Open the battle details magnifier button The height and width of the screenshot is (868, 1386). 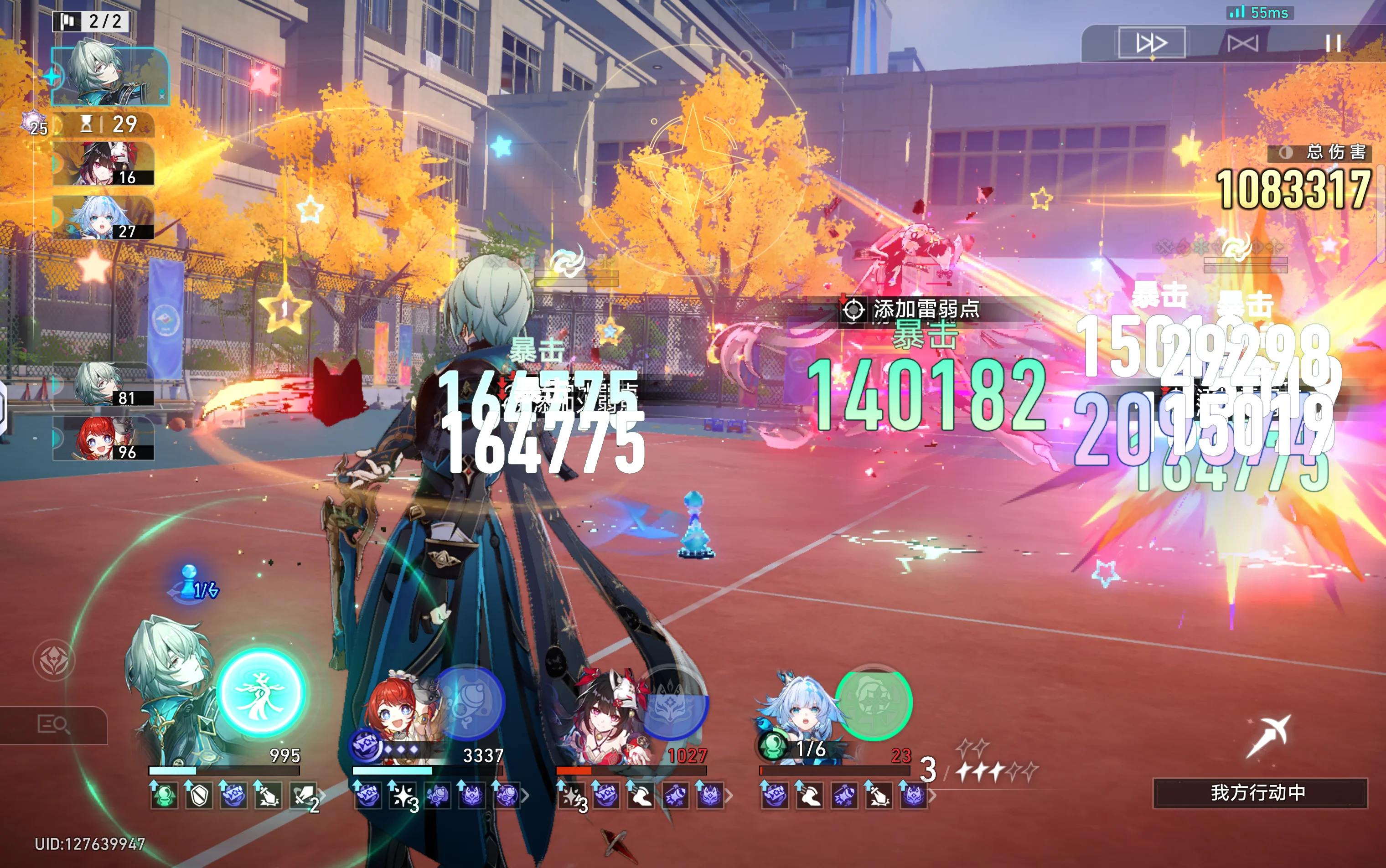tap(53, 724)
